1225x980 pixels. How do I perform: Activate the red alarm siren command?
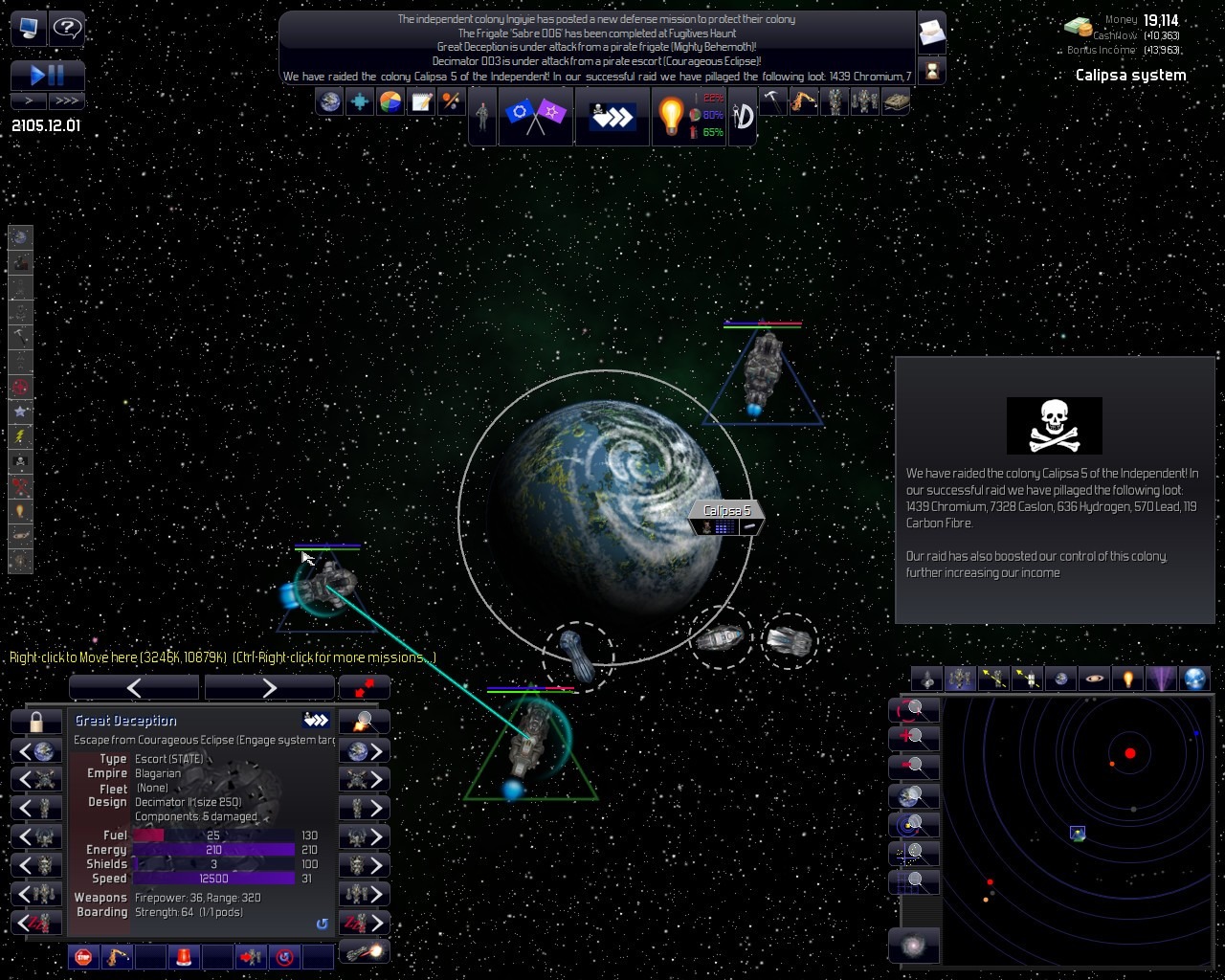(x=183, y=956)
